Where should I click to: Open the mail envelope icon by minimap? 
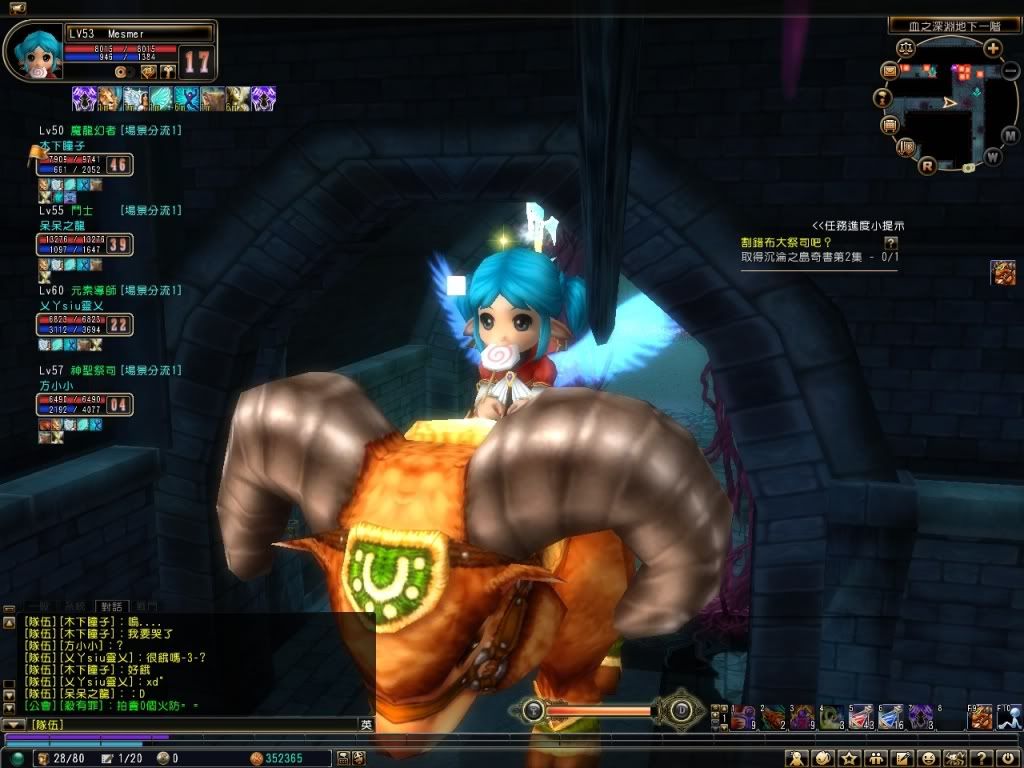(889, 71)
